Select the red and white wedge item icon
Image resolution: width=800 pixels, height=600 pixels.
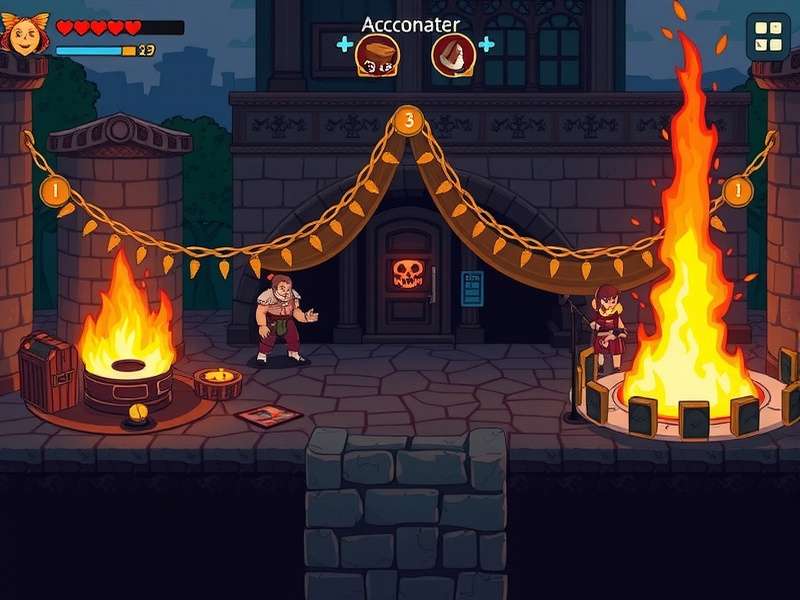pyautogui.click(x=452, y=54)
